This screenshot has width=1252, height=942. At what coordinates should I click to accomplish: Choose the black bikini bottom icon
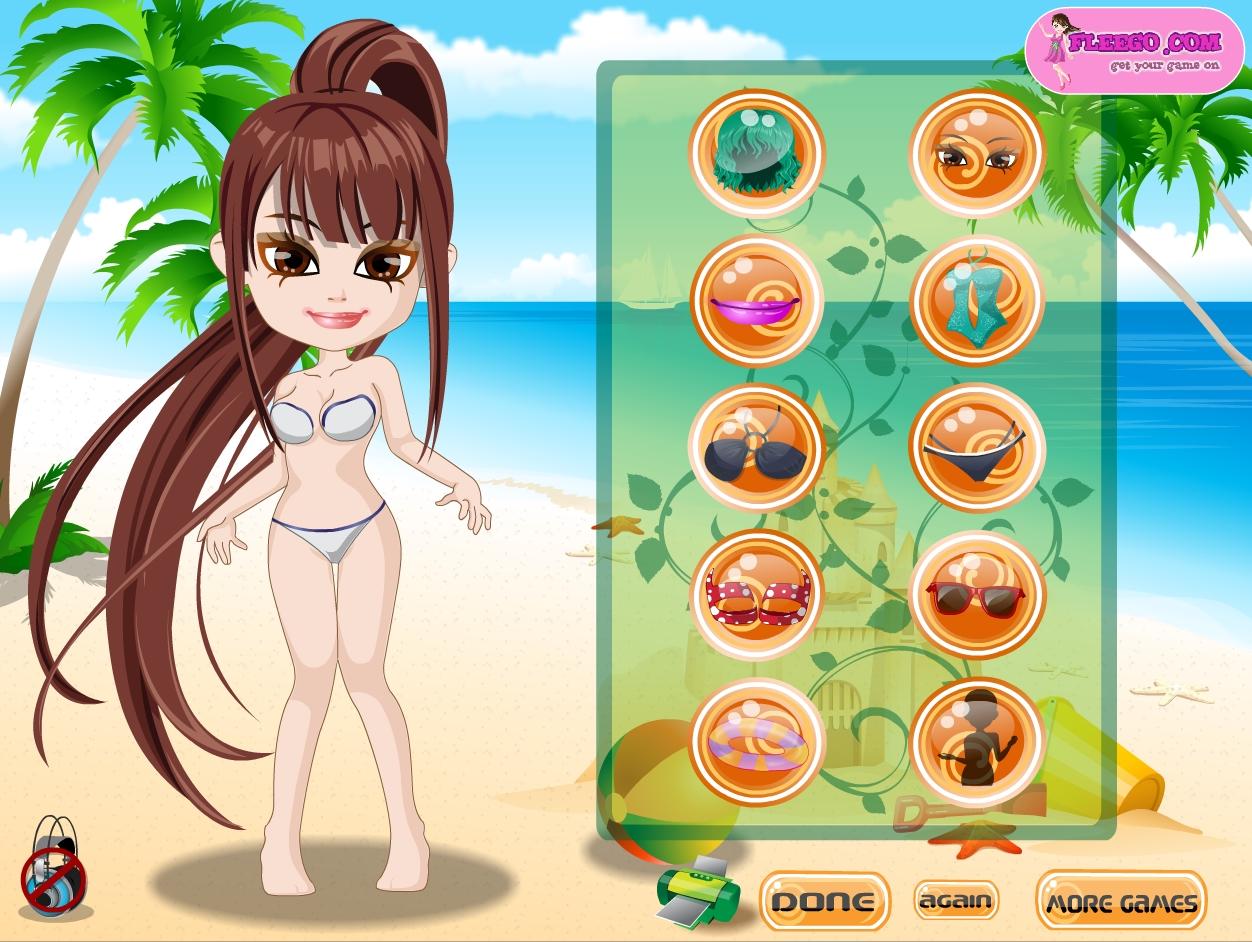coord(977,447)
